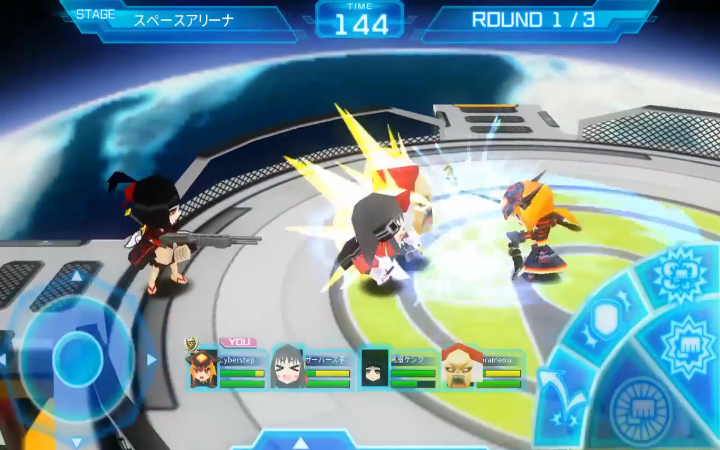Select the rameow house-head portrait
This screenshot has width=720, height=450.
(459, 367)
